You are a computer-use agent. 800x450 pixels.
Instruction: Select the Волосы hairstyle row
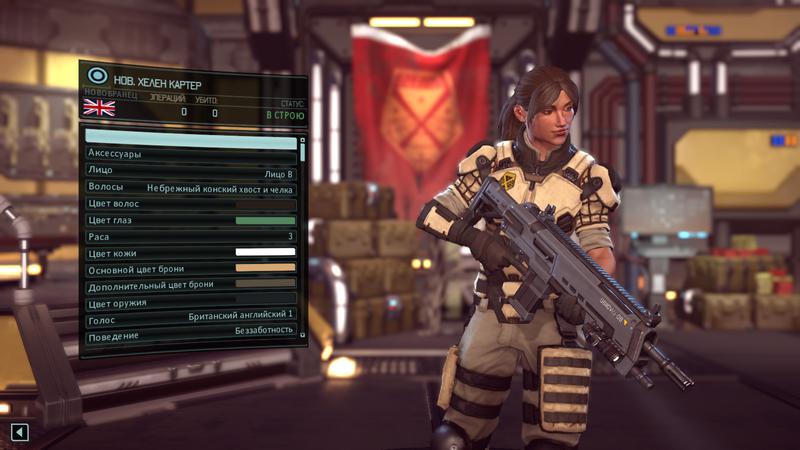(191, 187)
